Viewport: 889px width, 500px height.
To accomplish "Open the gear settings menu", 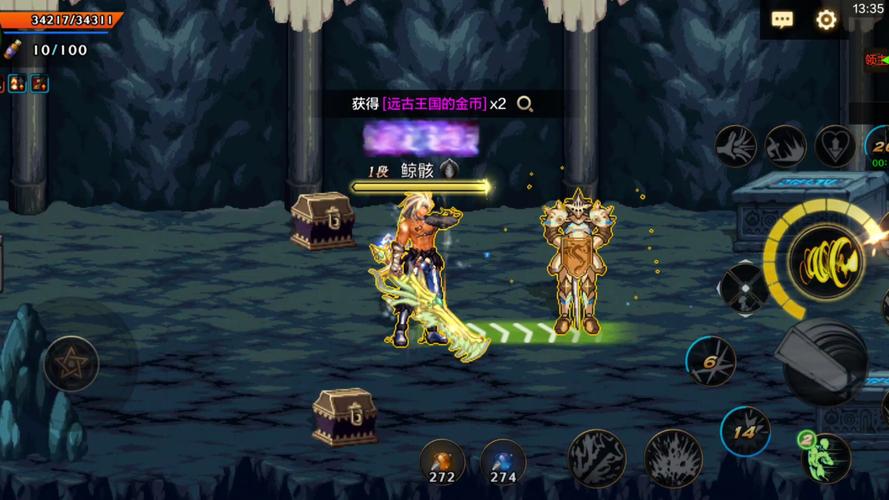I will 826,20.
